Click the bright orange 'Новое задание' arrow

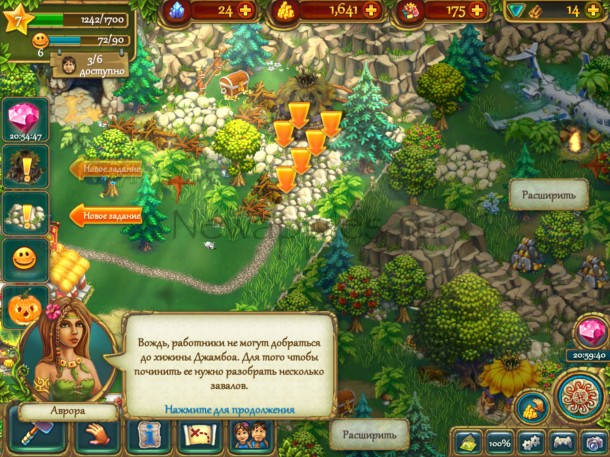click(105, 215)
